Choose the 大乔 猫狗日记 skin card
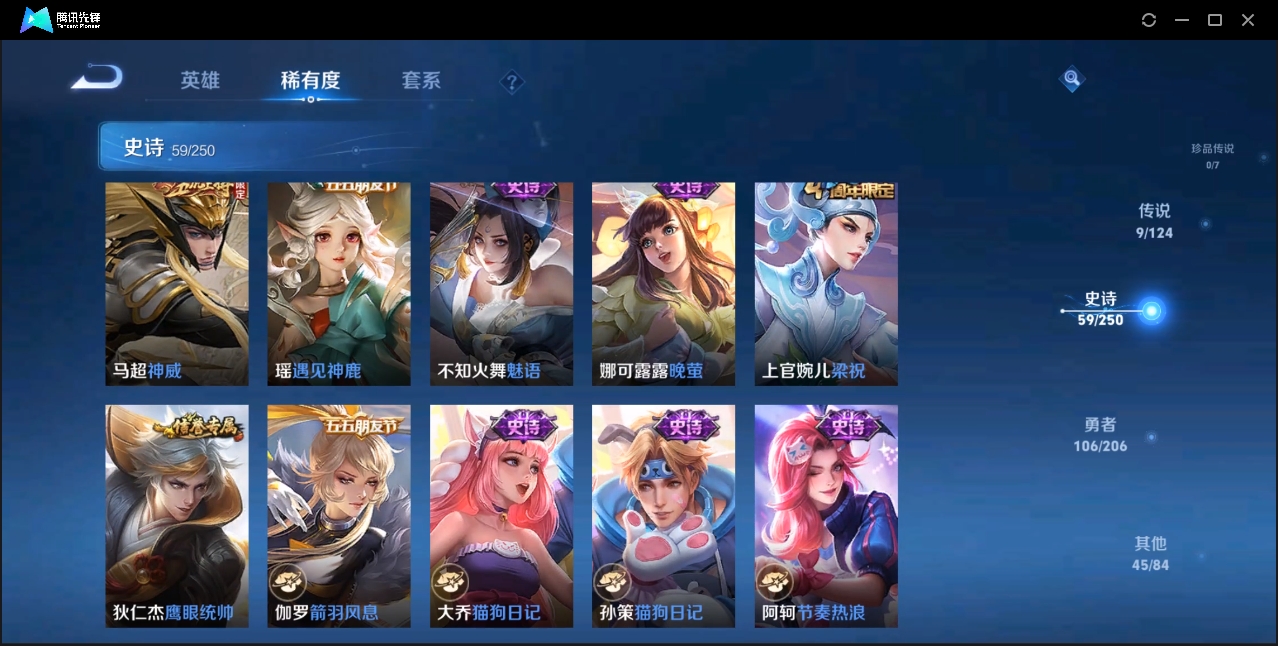1278x646 pixels. tap(501, 516)
